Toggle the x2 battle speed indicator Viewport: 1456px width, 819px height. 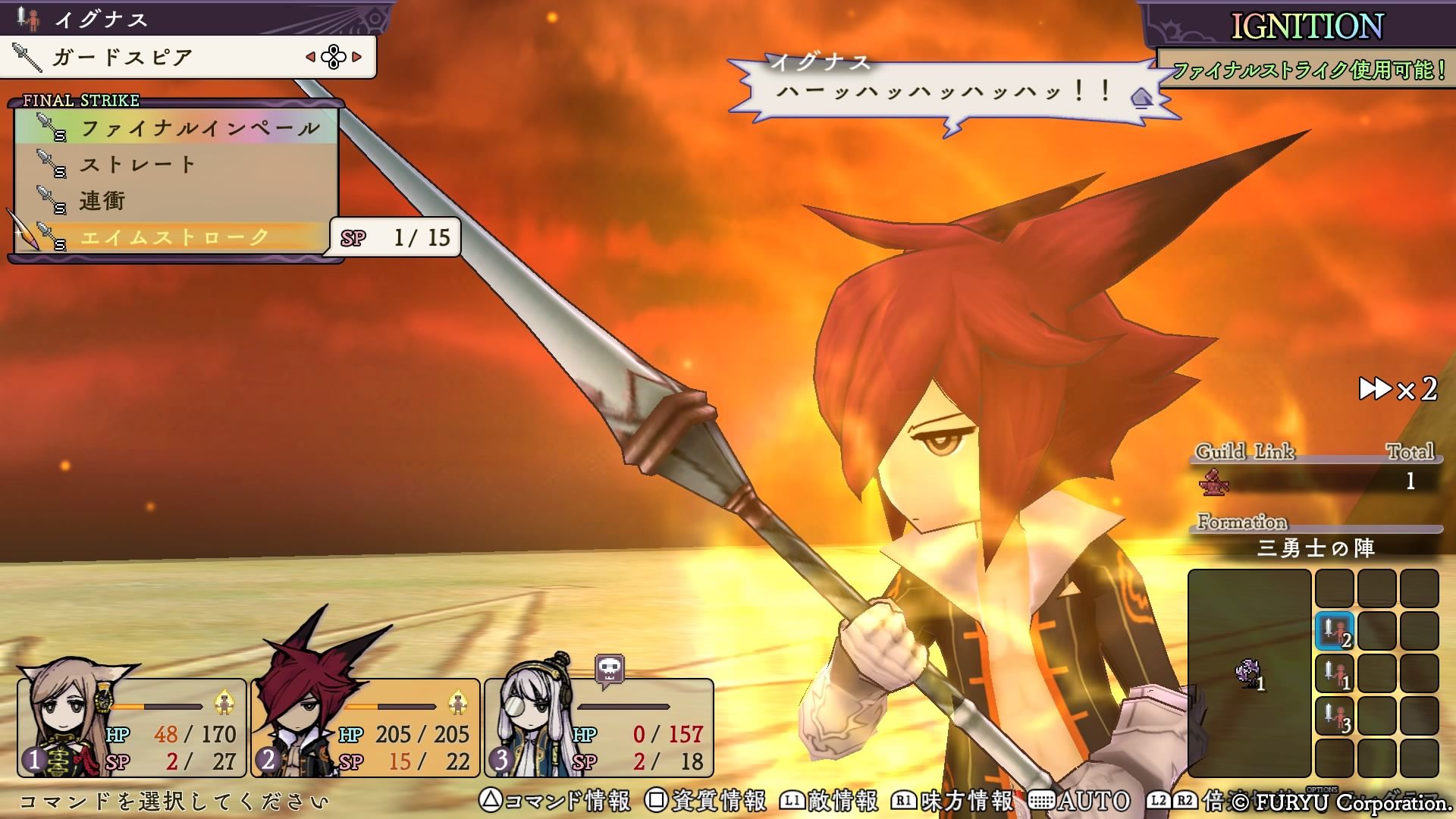[1398, 390]
